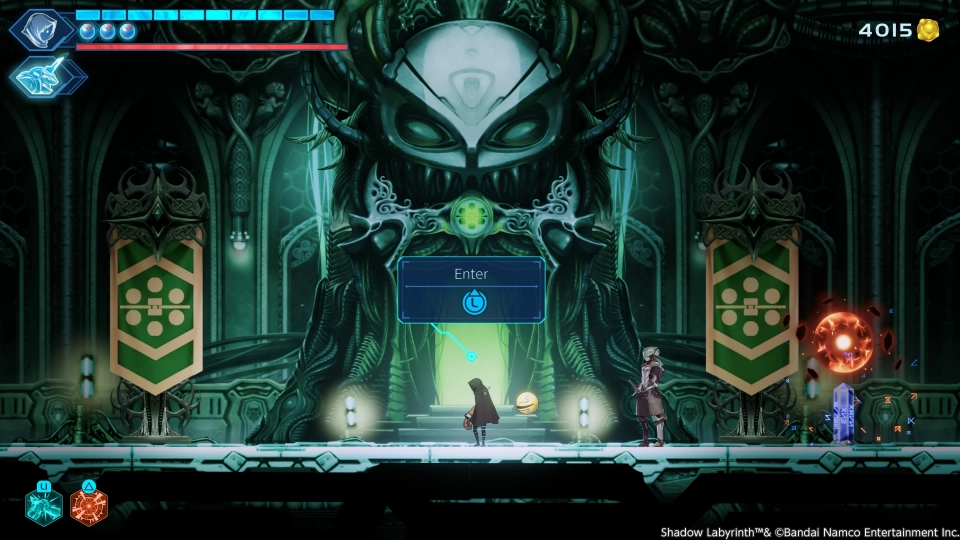Choose the Enter prompt panel
The width and height of the screenshot is (960, 540).
[x=471, y=290]
